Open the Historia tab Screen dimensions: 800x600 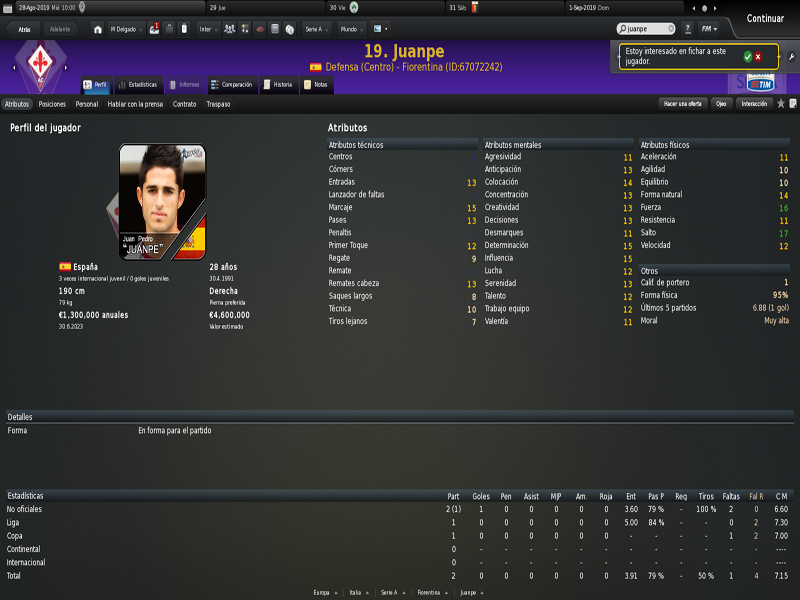coord(279,85)
